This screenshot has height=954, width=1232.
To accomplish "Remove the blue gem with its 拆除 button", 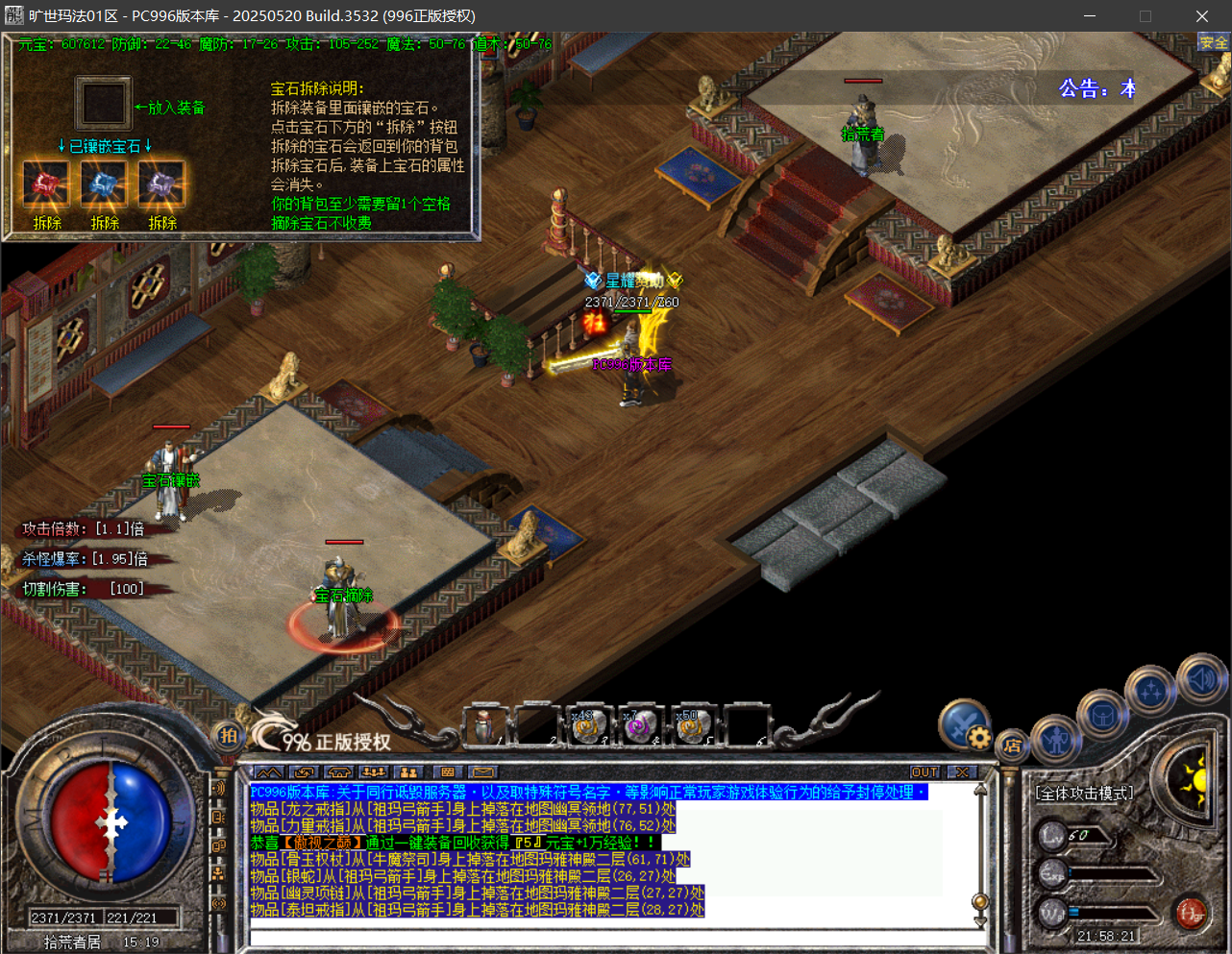I will coord(105,223).
